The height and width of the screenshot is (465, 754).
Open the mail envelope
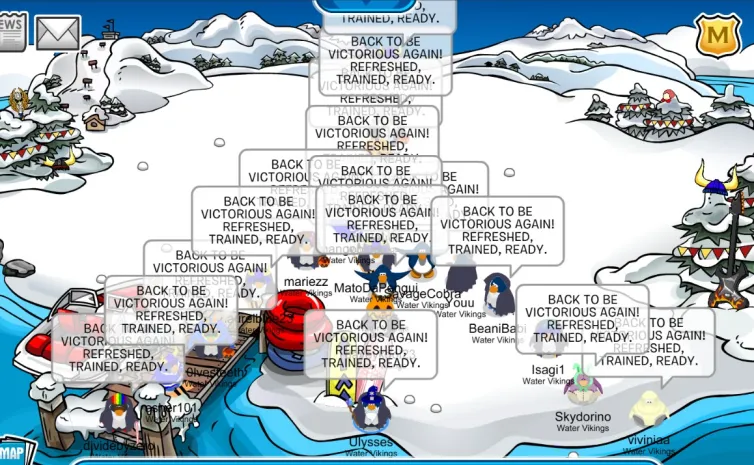tap(57, 33)
